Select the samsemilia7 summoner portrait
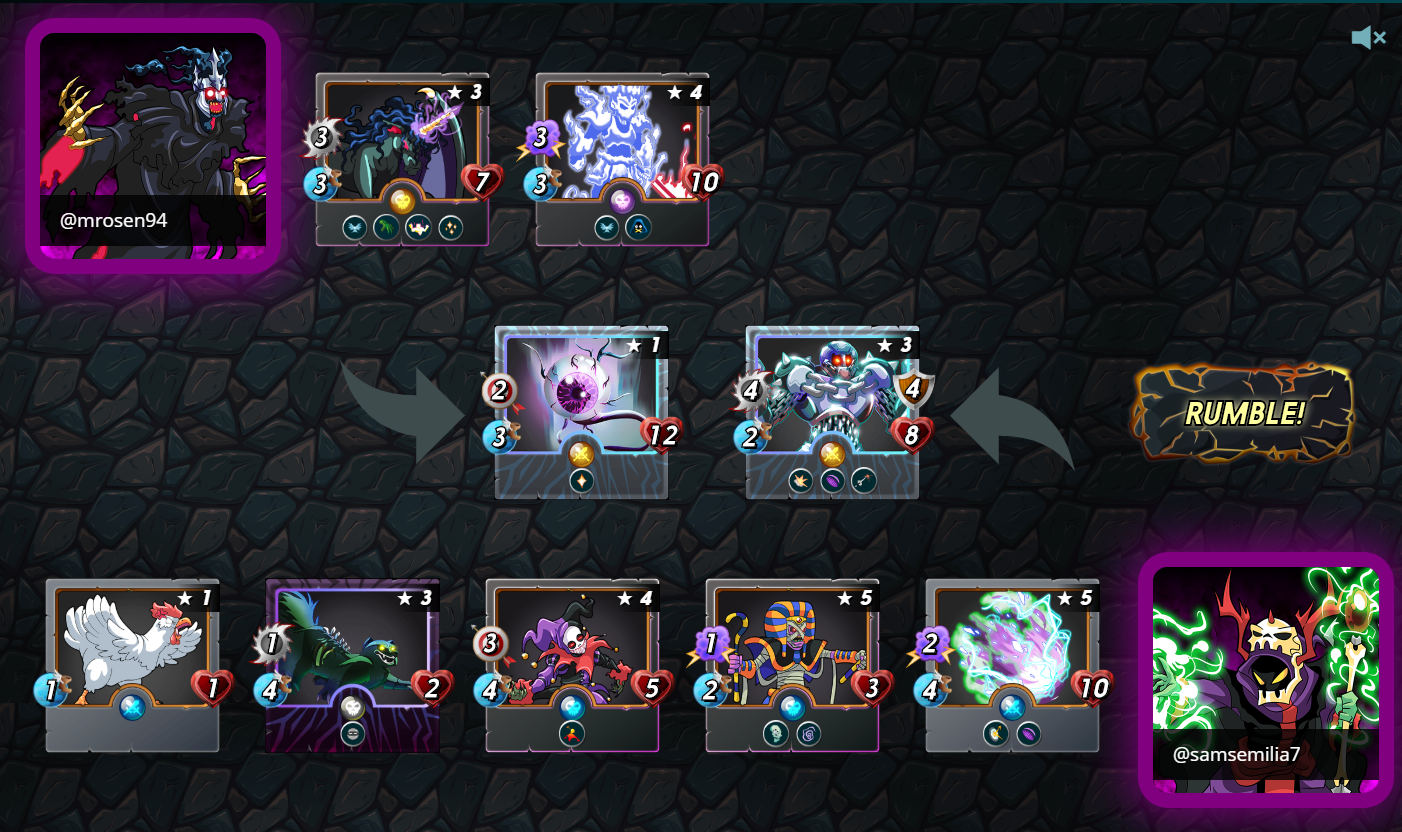This screenshot has width=1402, height=832. click(1265, 679)
